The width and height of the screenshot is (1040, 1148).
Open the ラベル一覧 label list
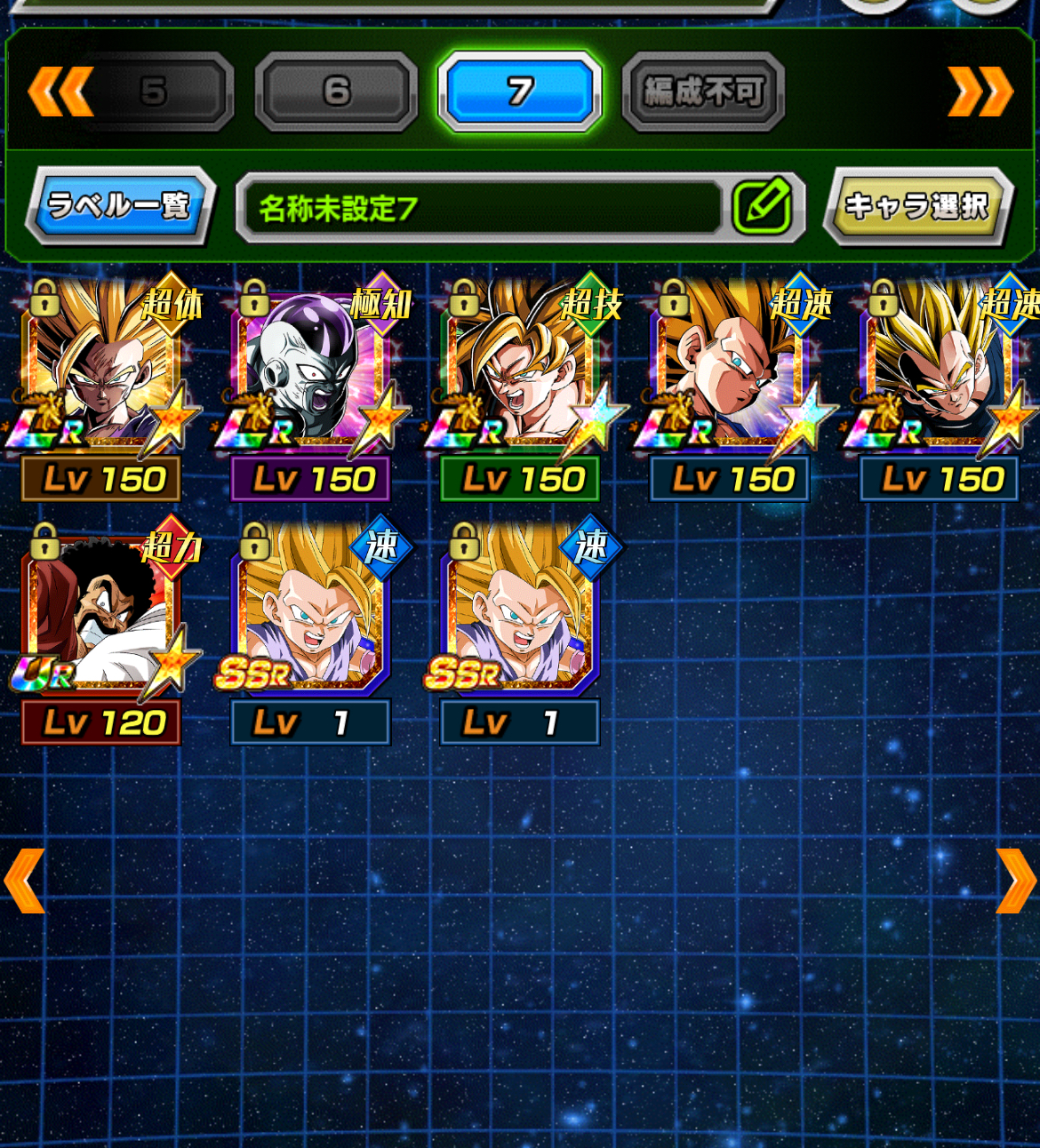(119, 206)
